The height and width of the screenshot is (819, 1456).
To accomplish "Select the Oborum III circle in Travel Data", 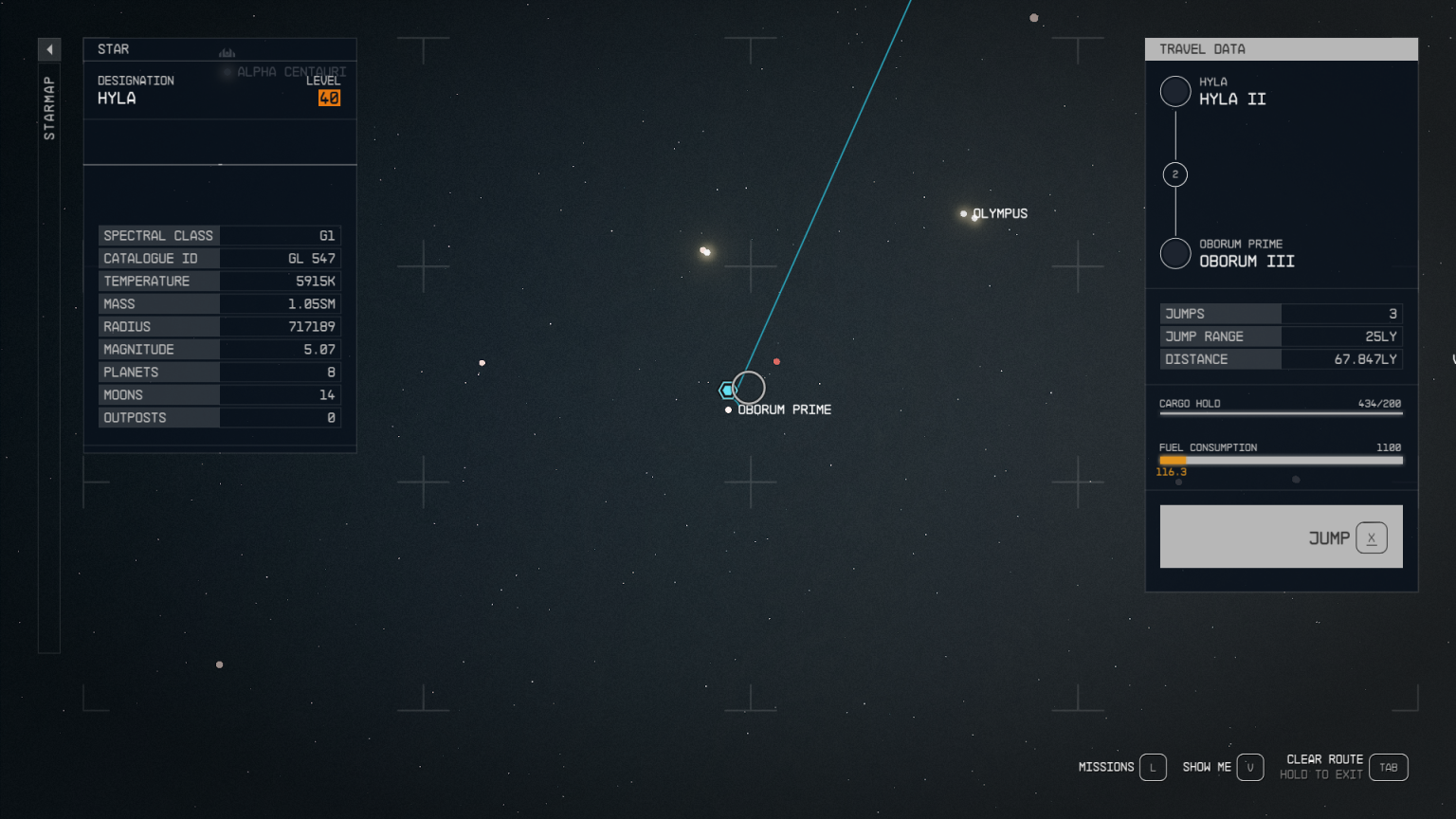I will coord(1175,253).
